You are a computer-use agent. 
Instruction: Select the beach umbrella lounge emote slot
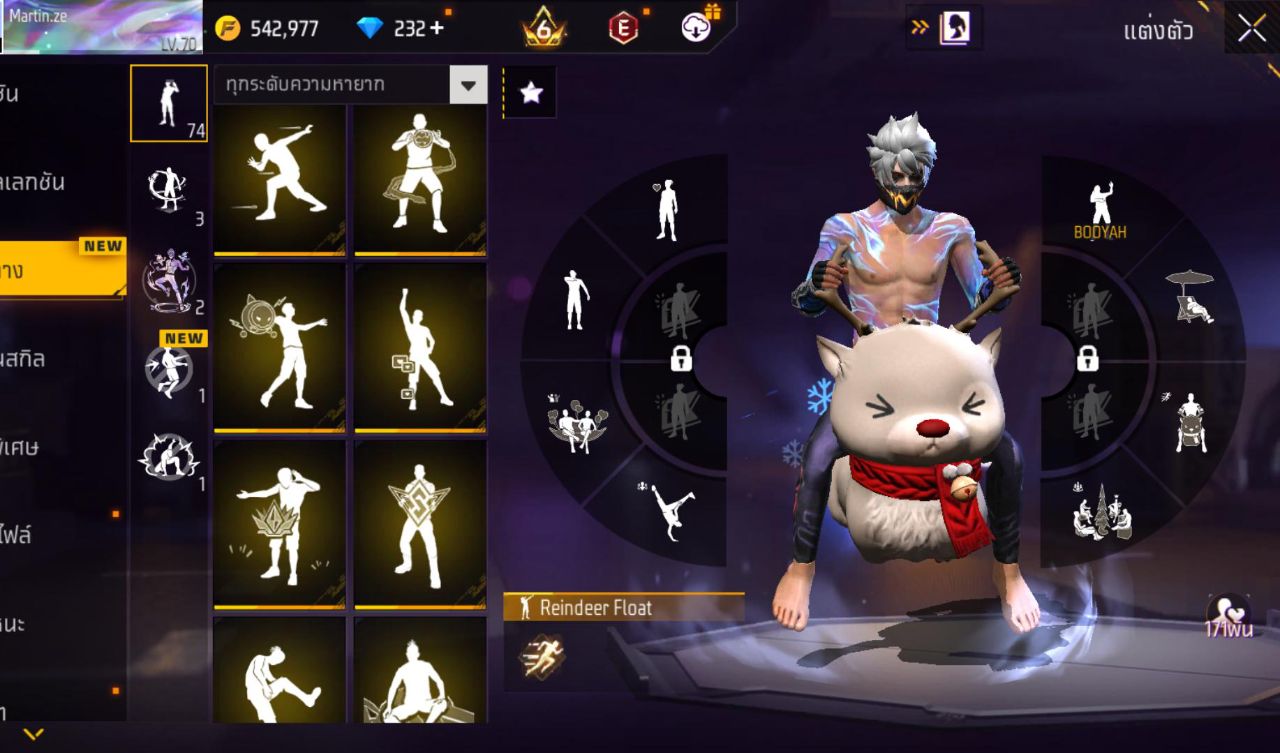1190,296
